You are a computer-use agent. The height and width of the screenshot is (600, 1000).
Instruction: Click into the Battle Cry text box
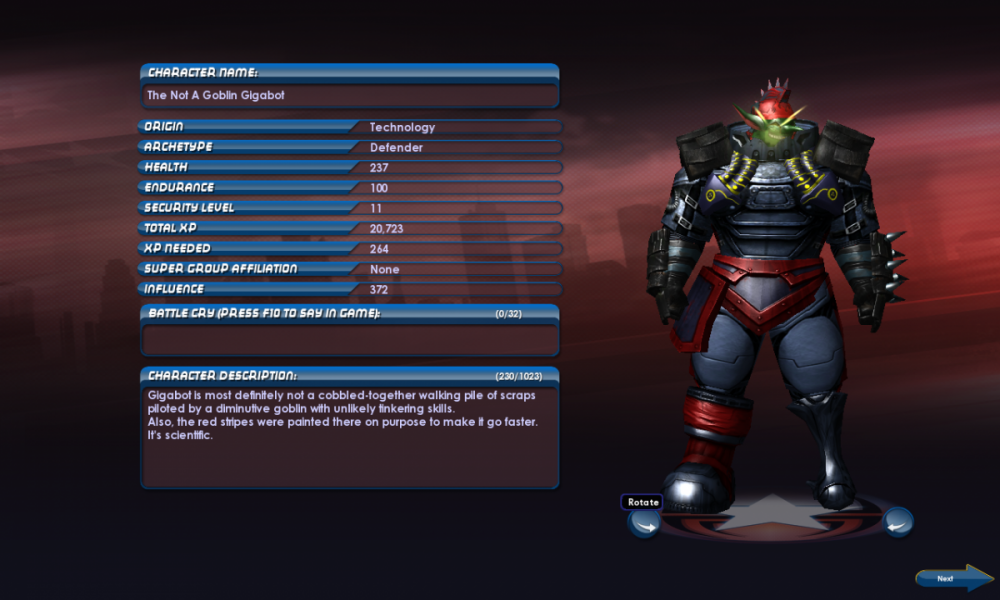[x=349, y=339]
